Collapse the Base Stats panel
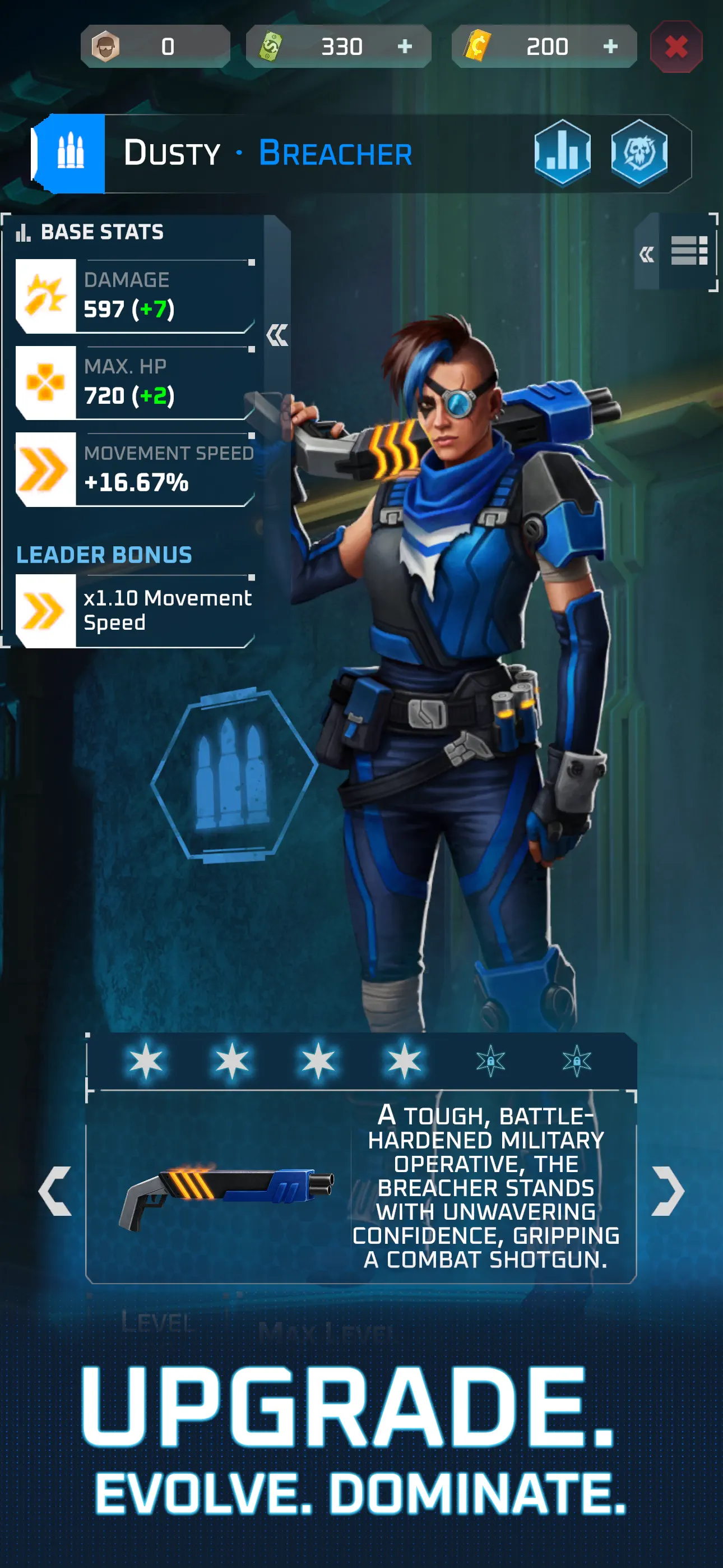The image size is (723, 1568). click(277, 336)
